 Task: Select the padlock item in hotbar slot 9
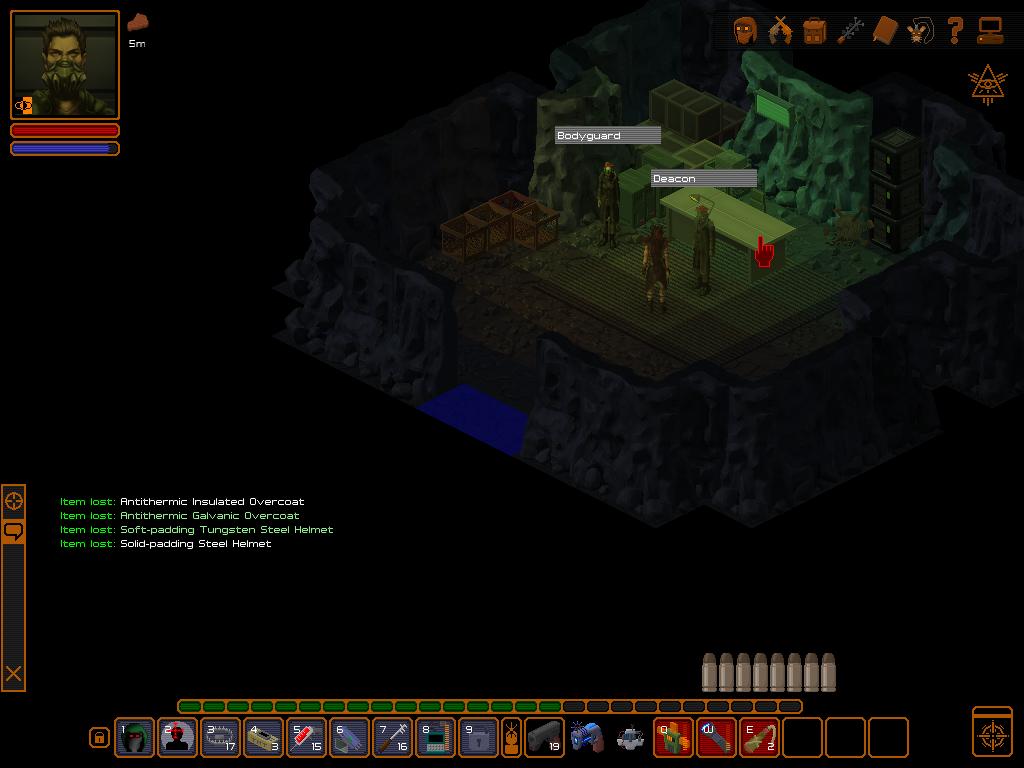pyautogui.click(x=479, y=738)
